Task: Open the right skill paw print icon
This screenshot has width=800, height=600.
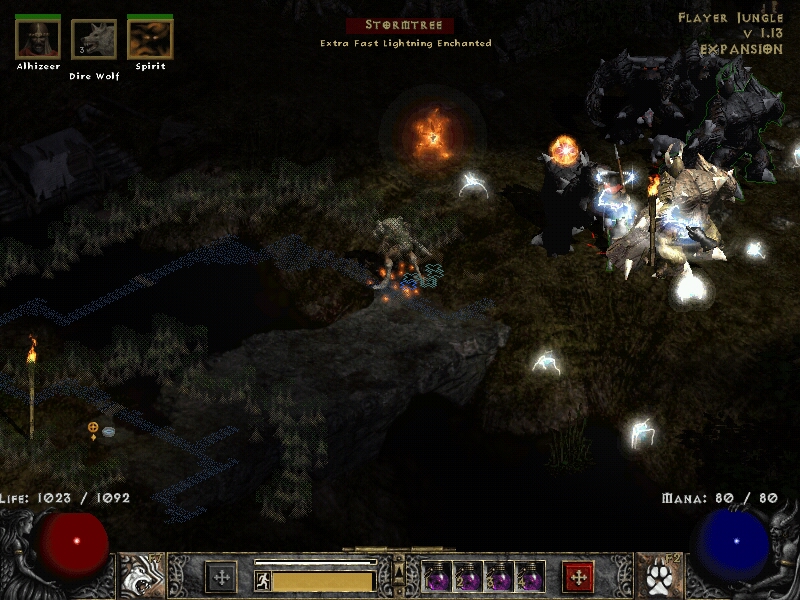Action: point(659,576)
